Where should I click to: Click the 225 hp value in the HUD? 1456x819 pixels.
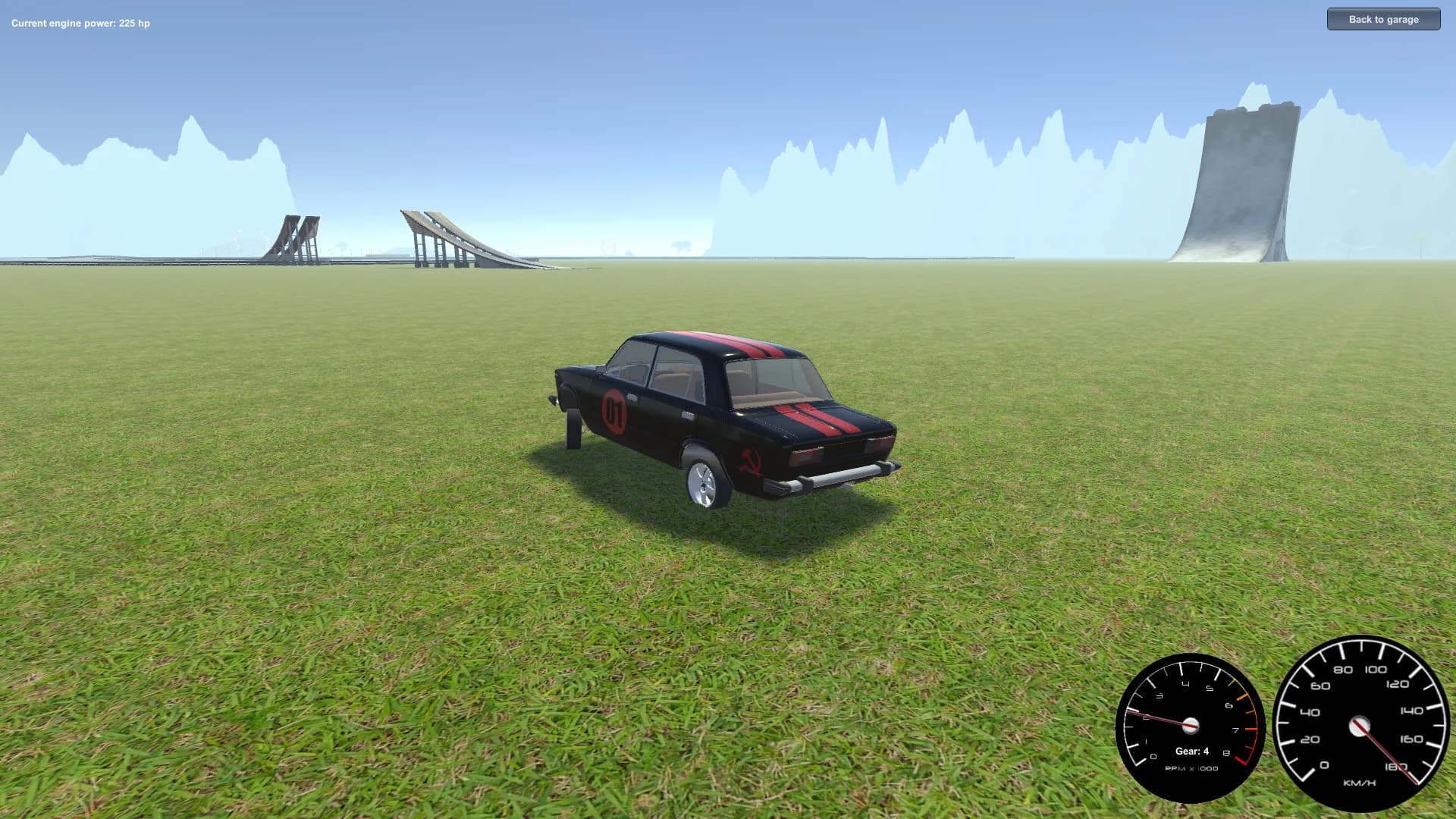click(x=133, y=23)
